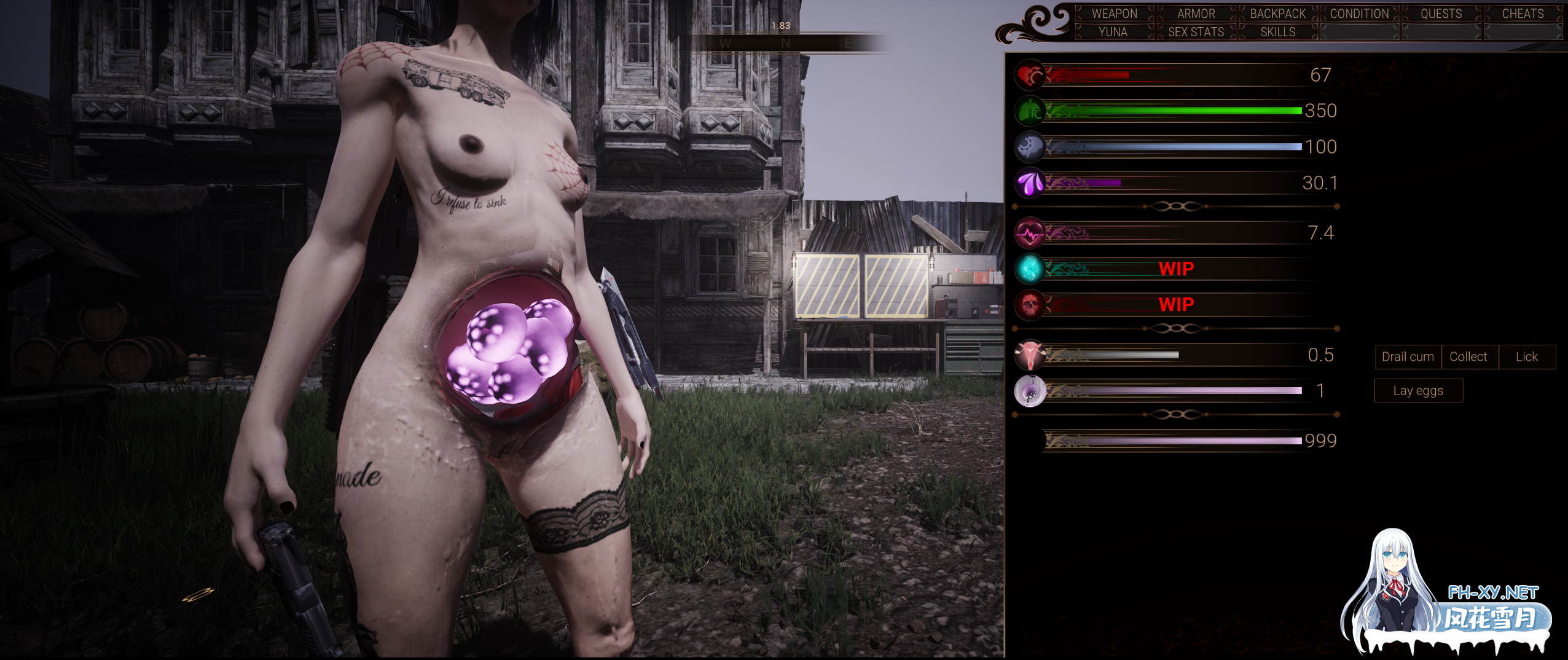Adjust the 30.1 arousal progress bar
1568x660 pixels.
point(1167,183)
